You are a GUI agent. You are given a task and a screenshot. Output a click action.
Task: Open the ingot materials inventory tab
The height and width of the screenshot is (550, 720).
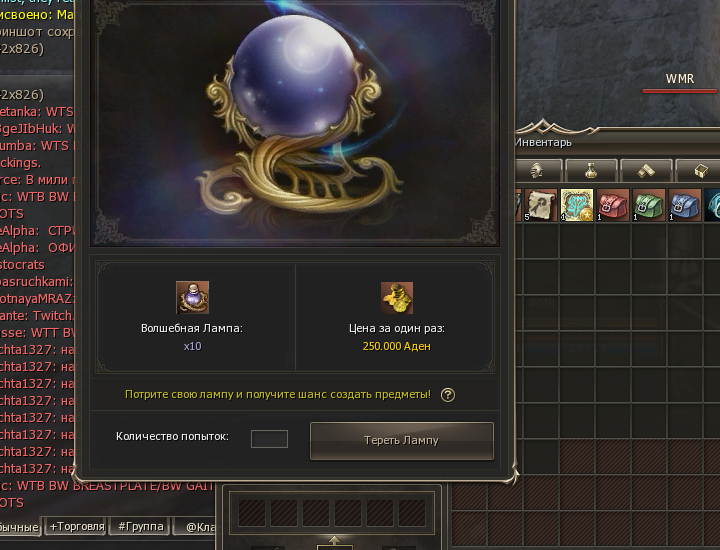pos(644,170)
